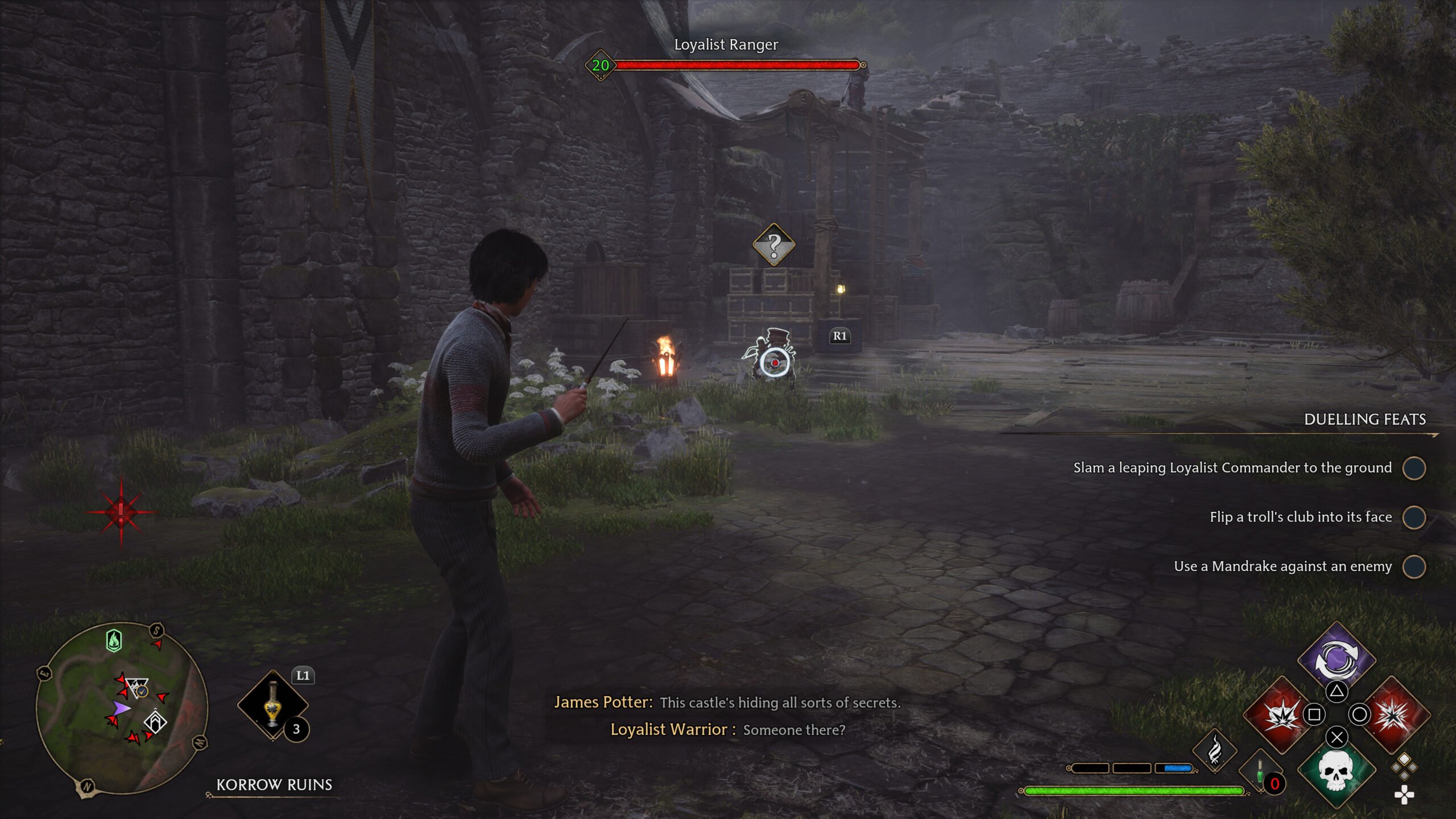The width and height of the screenshot is (1456, 819).
Task: Select the Mandrake duelling feat entry
Action: pos(1283,566)
